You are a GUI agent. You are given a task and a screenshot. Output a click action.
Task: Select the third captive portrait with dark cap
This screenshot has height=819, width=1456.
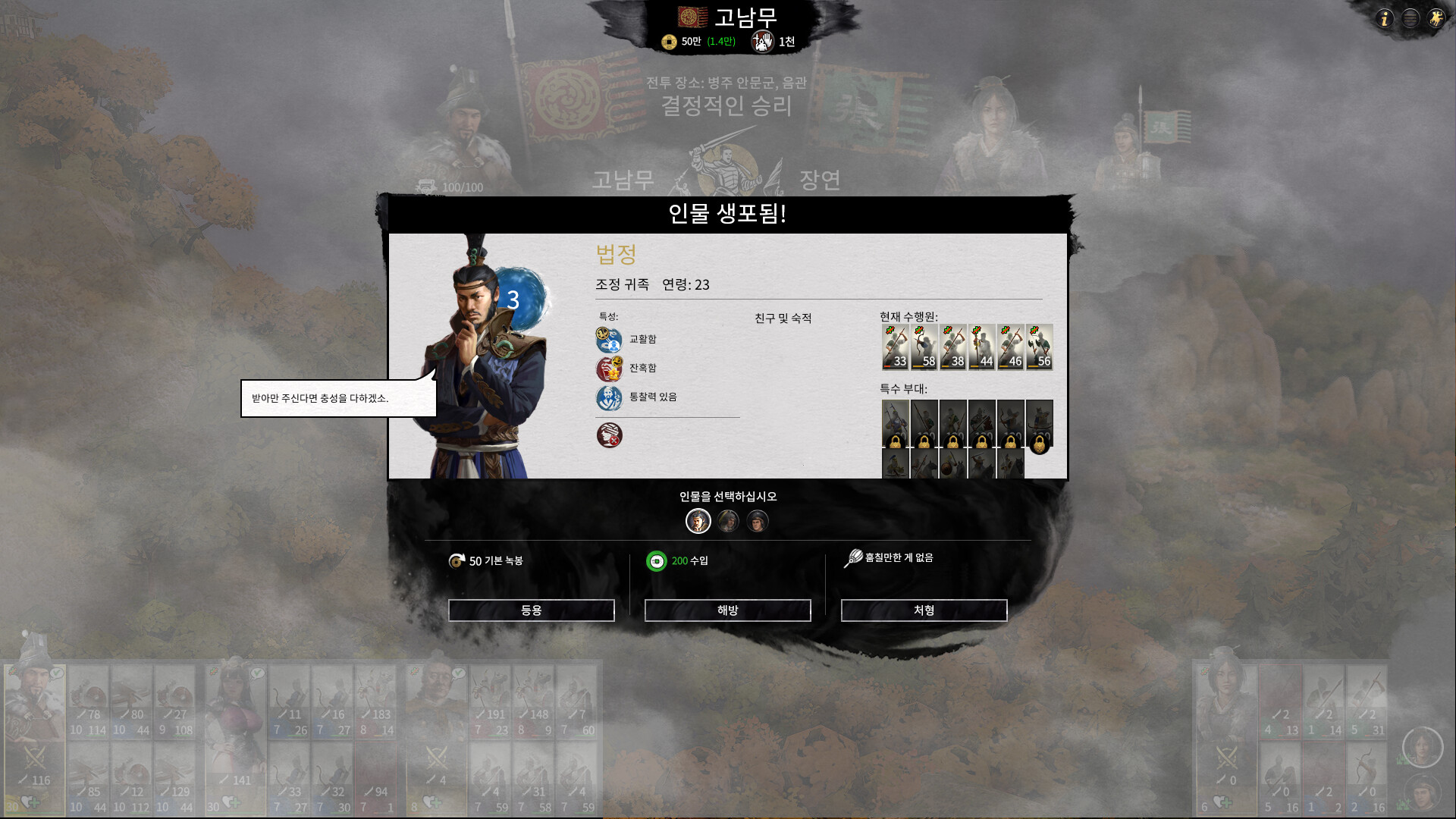[758, 521]
